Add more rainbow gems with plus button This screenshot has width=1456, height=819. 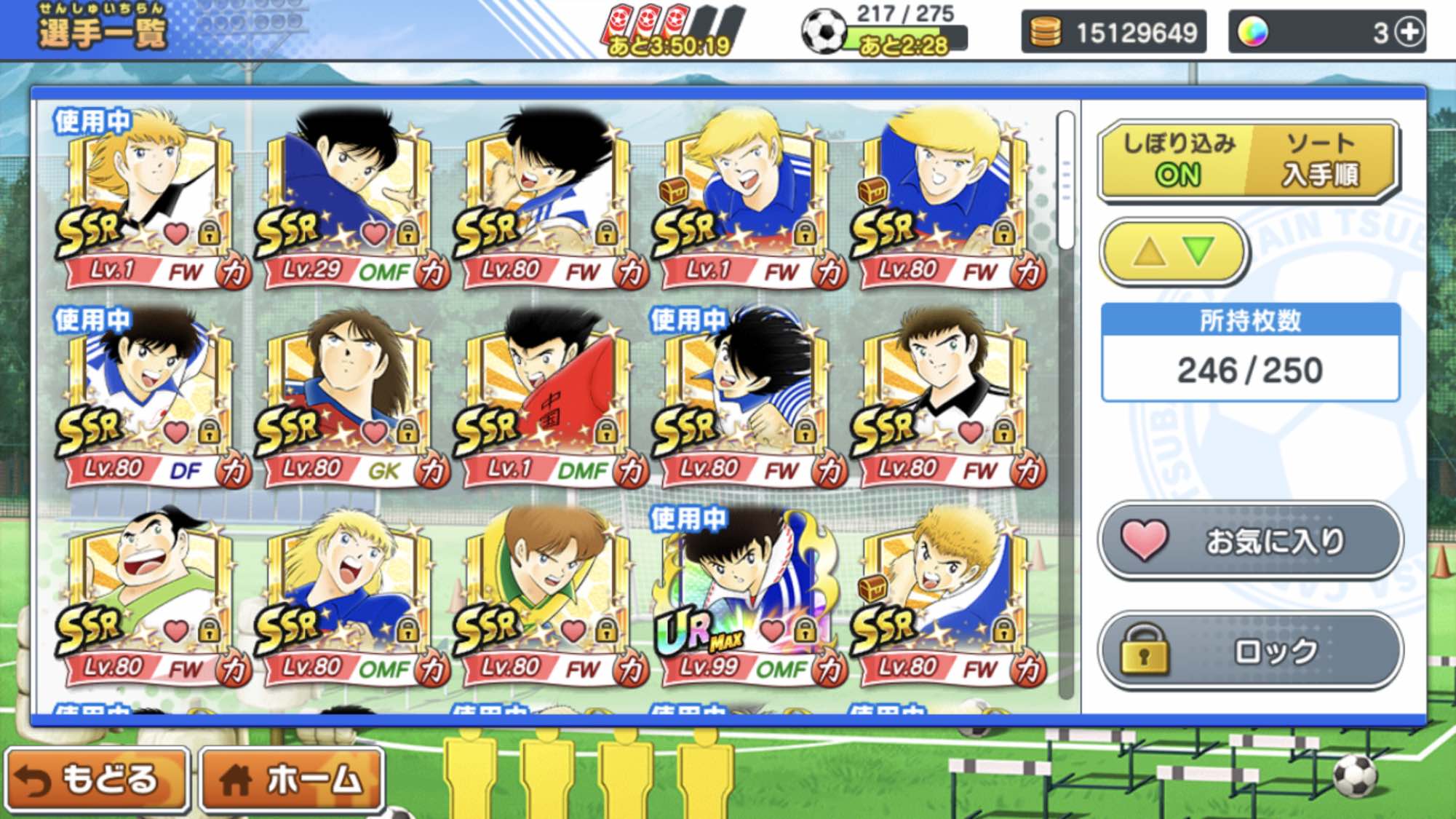1410,33
